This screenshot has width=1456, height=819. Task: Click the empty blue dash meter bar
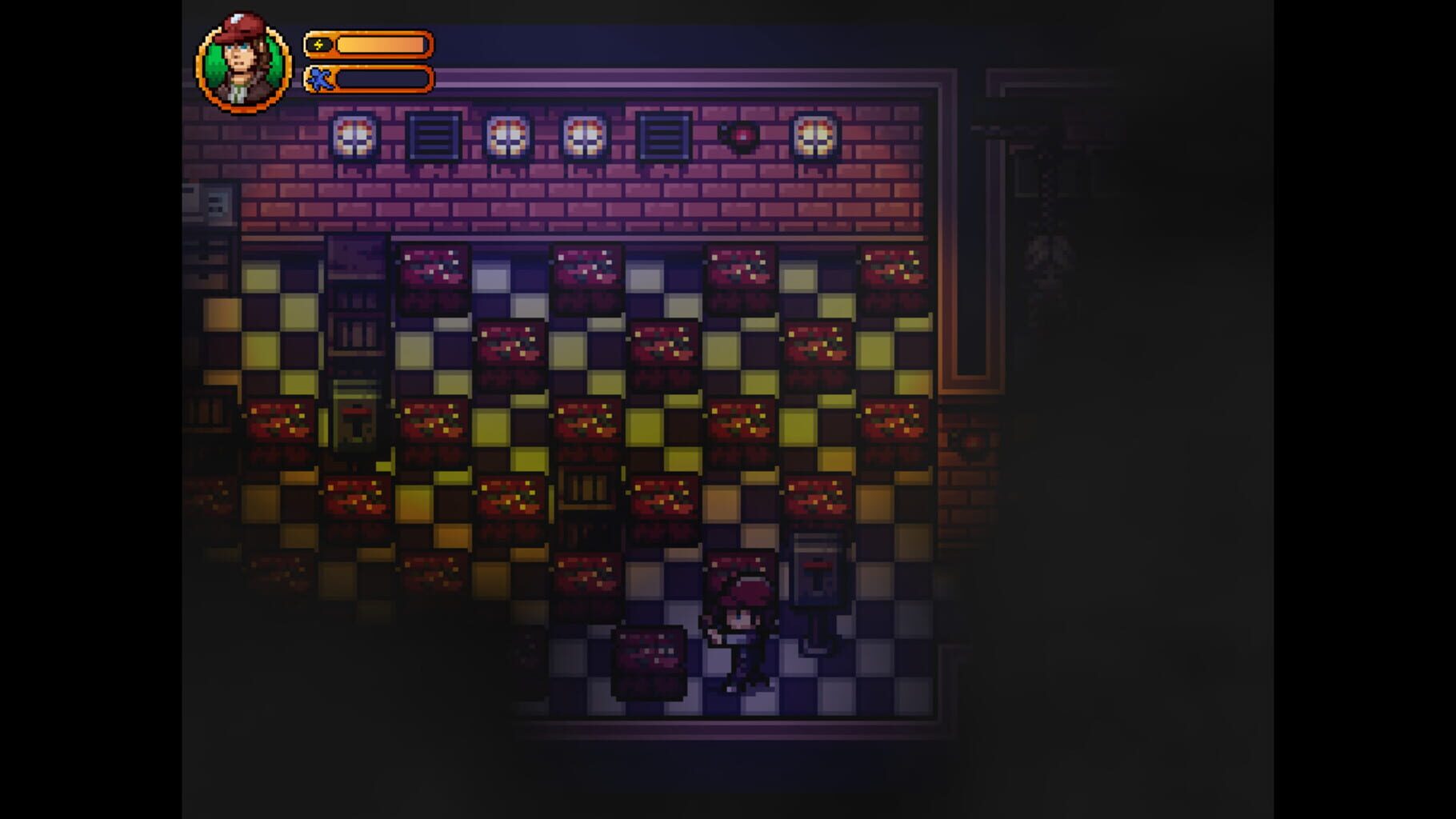(x=384, y=78)
